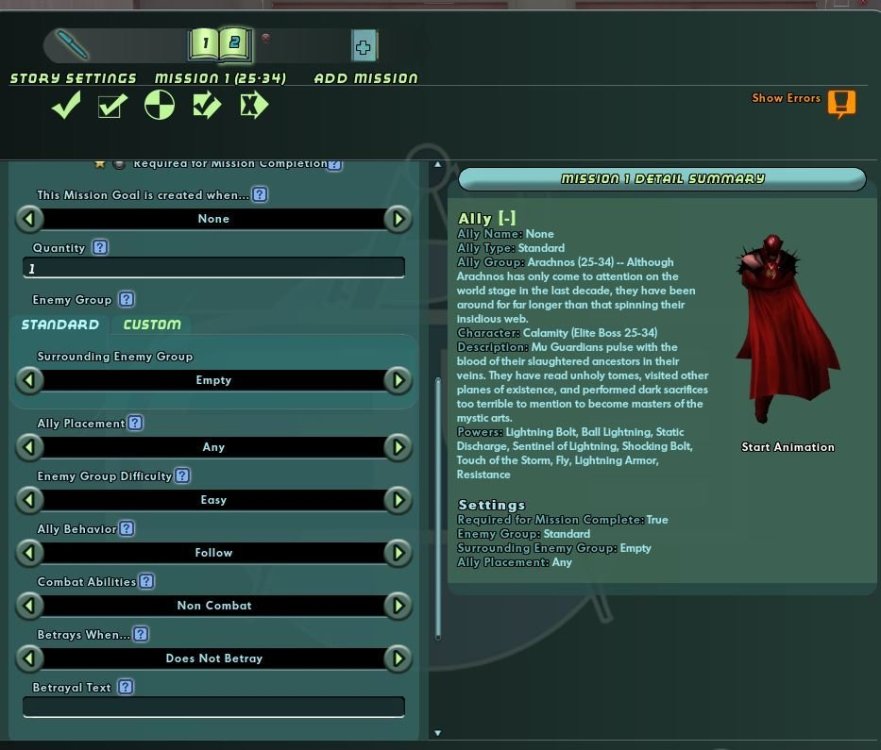
Task: Open Story Settings with the pen icon
Action: [72, 45]
